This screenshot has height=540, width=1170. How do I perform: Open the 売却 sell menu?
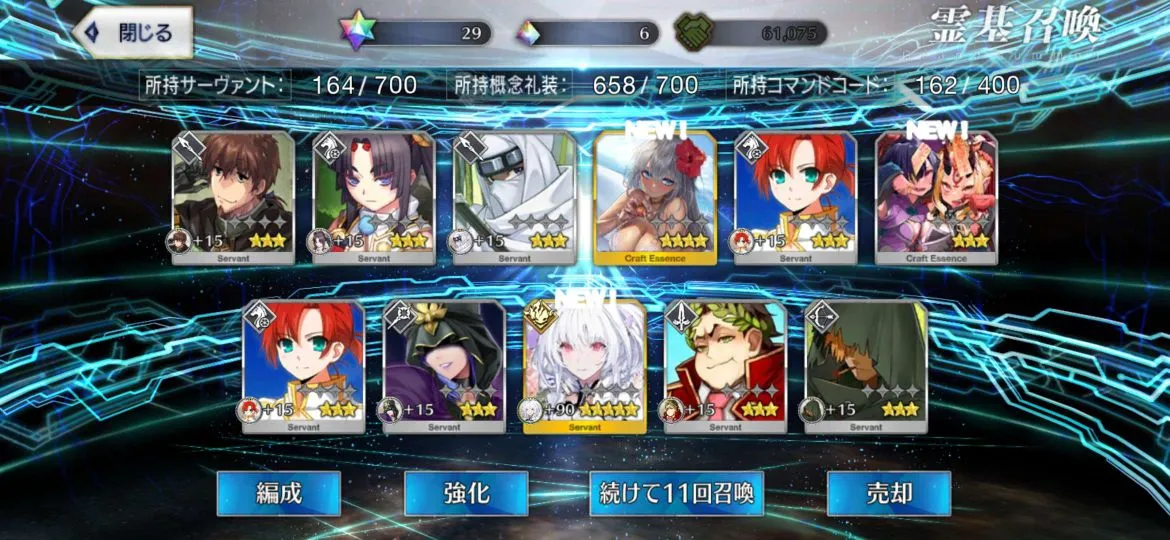pos(874,493)
